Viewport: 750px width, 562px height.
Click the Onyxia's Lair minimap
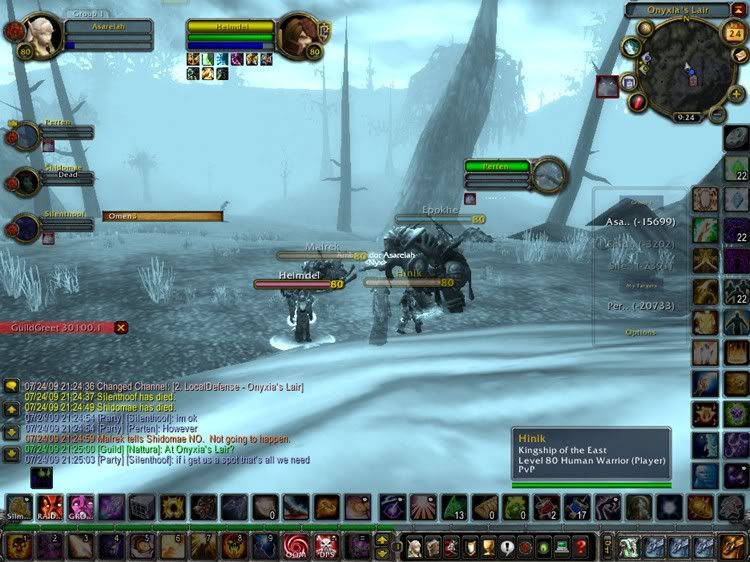[x=686, y=72]
